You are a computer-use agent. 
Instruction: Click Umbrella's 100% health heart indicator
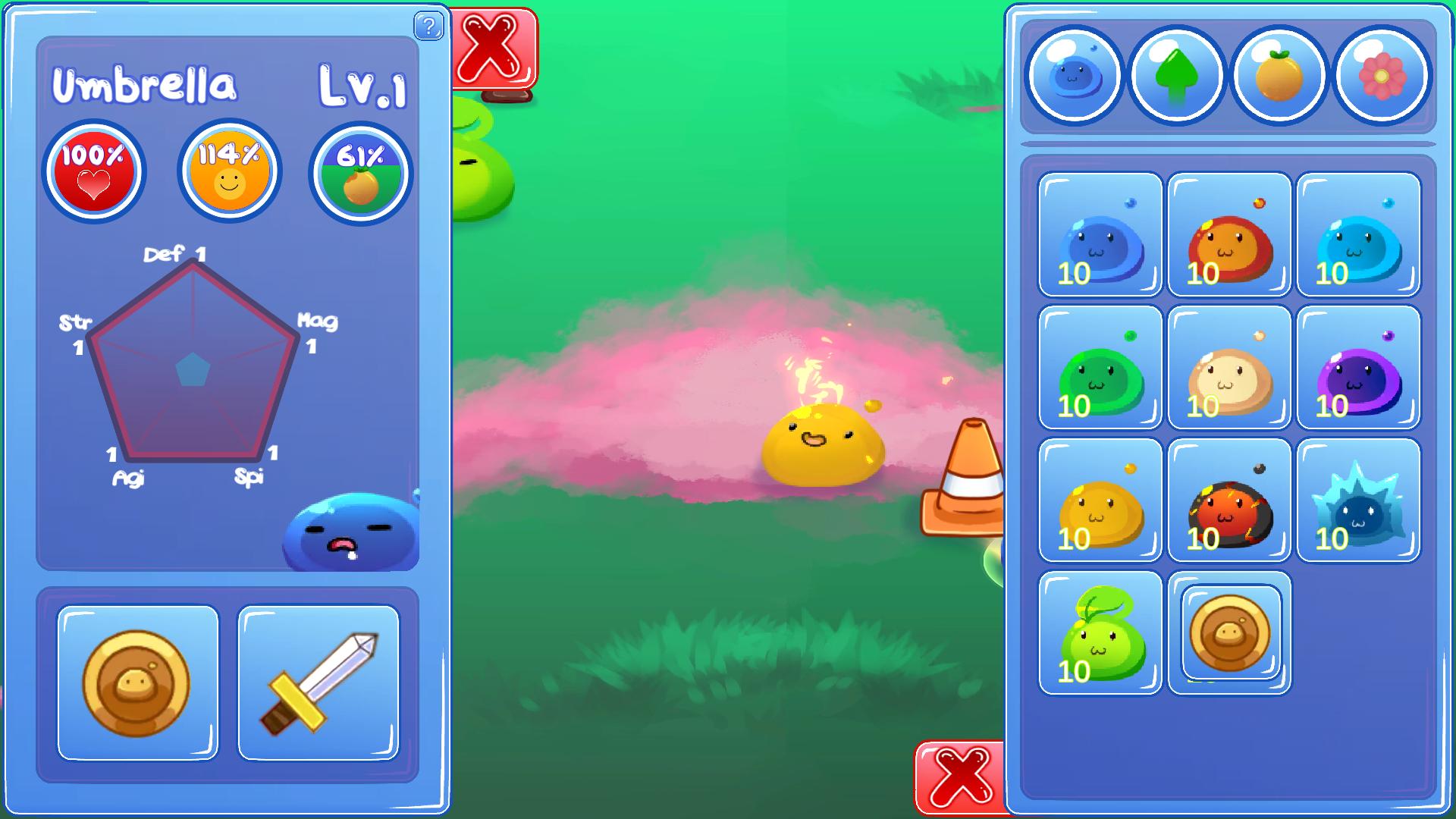[93, 172]
